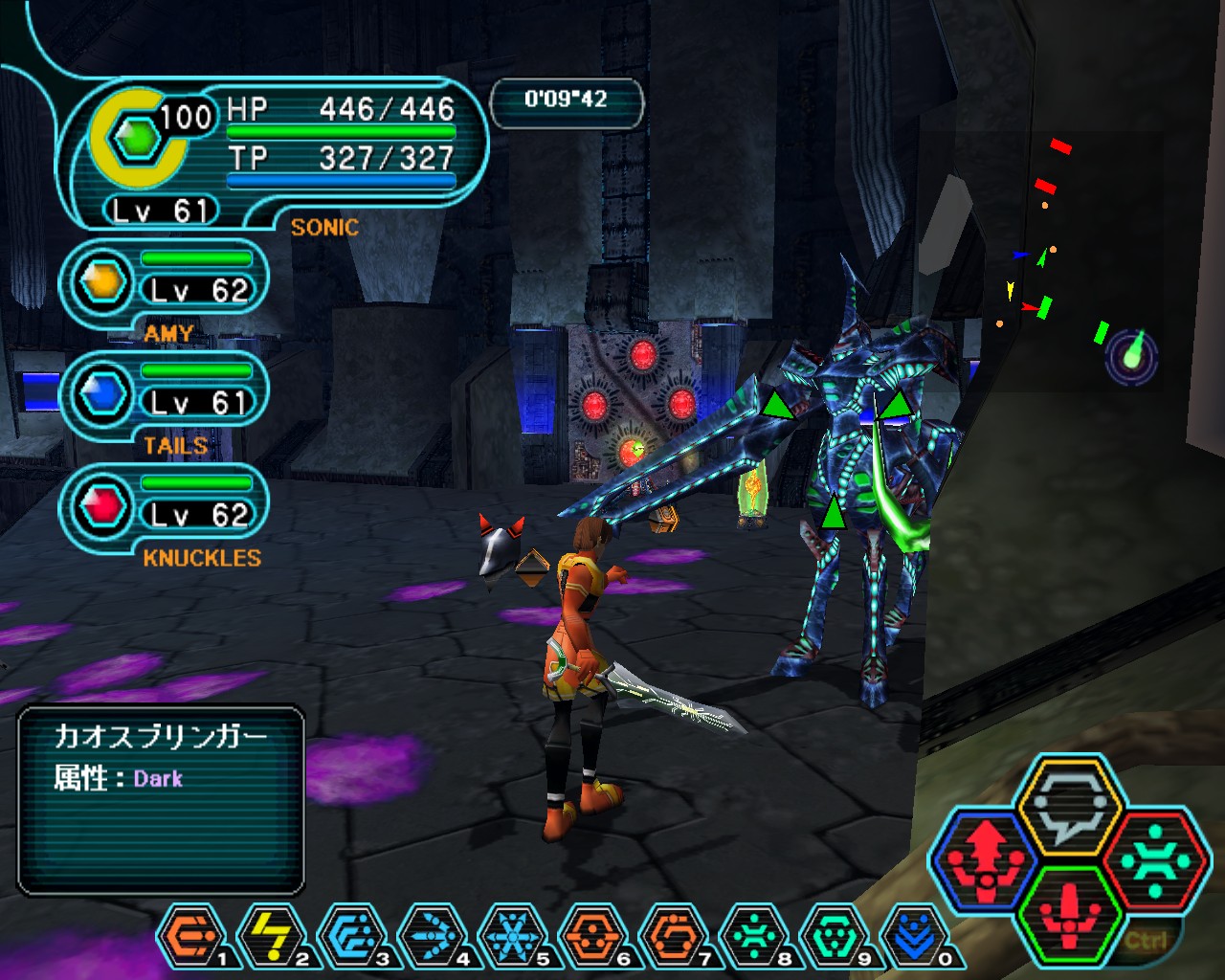Activate the orange technique in slot 6
Viewport: 1225px width, 980px height.
pyautogui.click(x=593, y=936)
